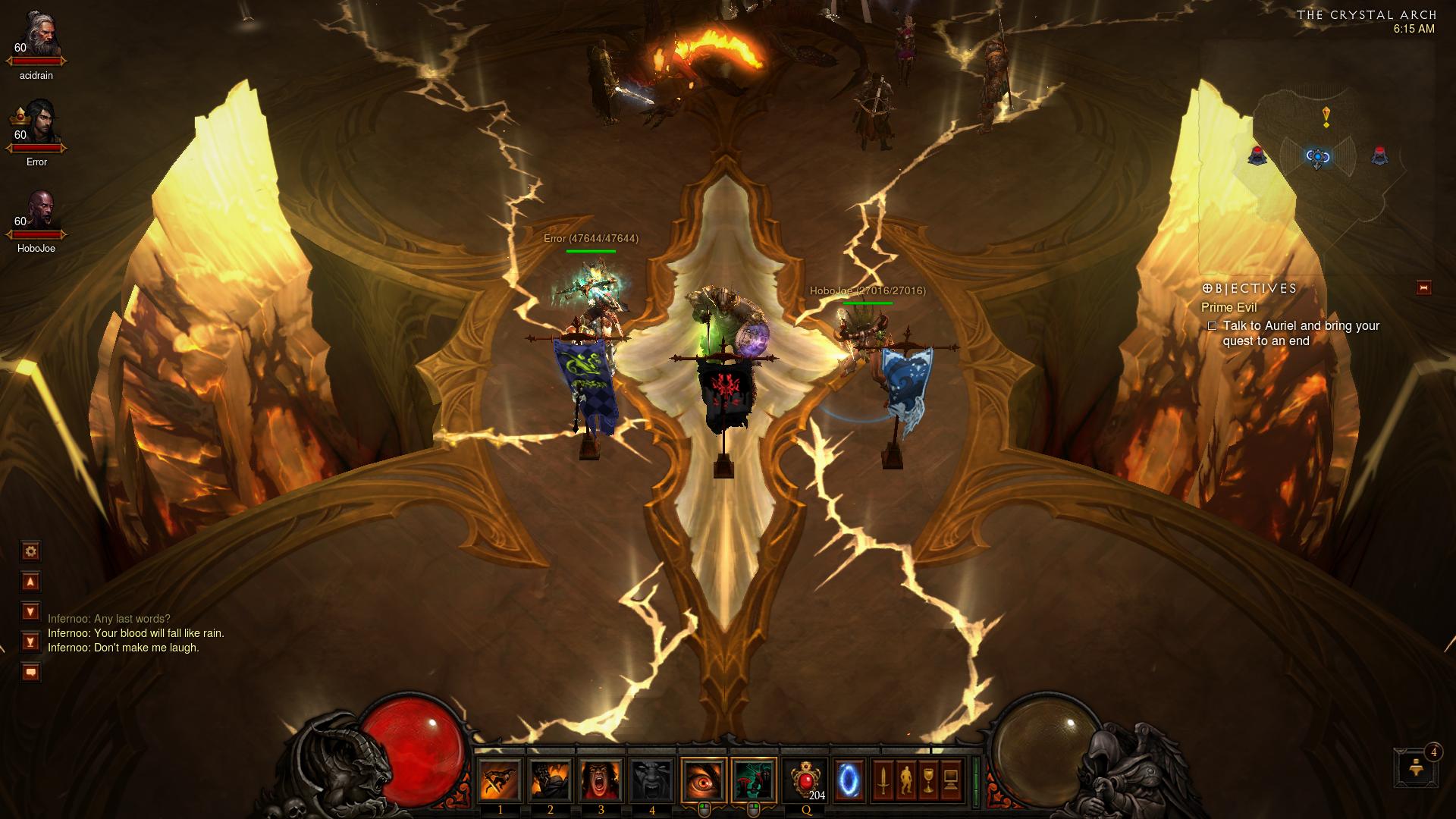Toggle chat scroll-to-bottom arrow icon
This screenshot has height=819, width=1456.
30,641
